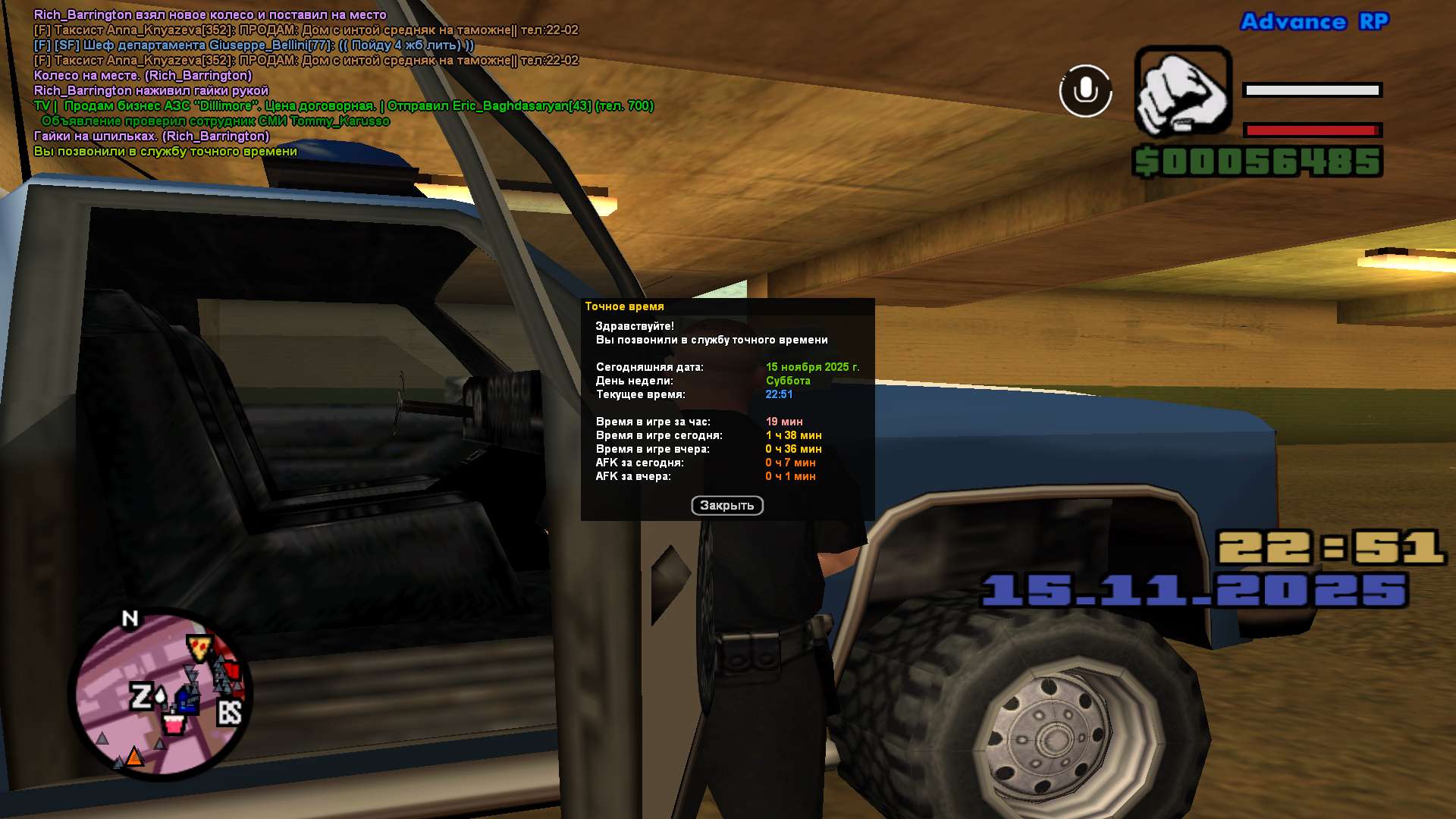Select the fist weapon icon

click(1182, 93)
